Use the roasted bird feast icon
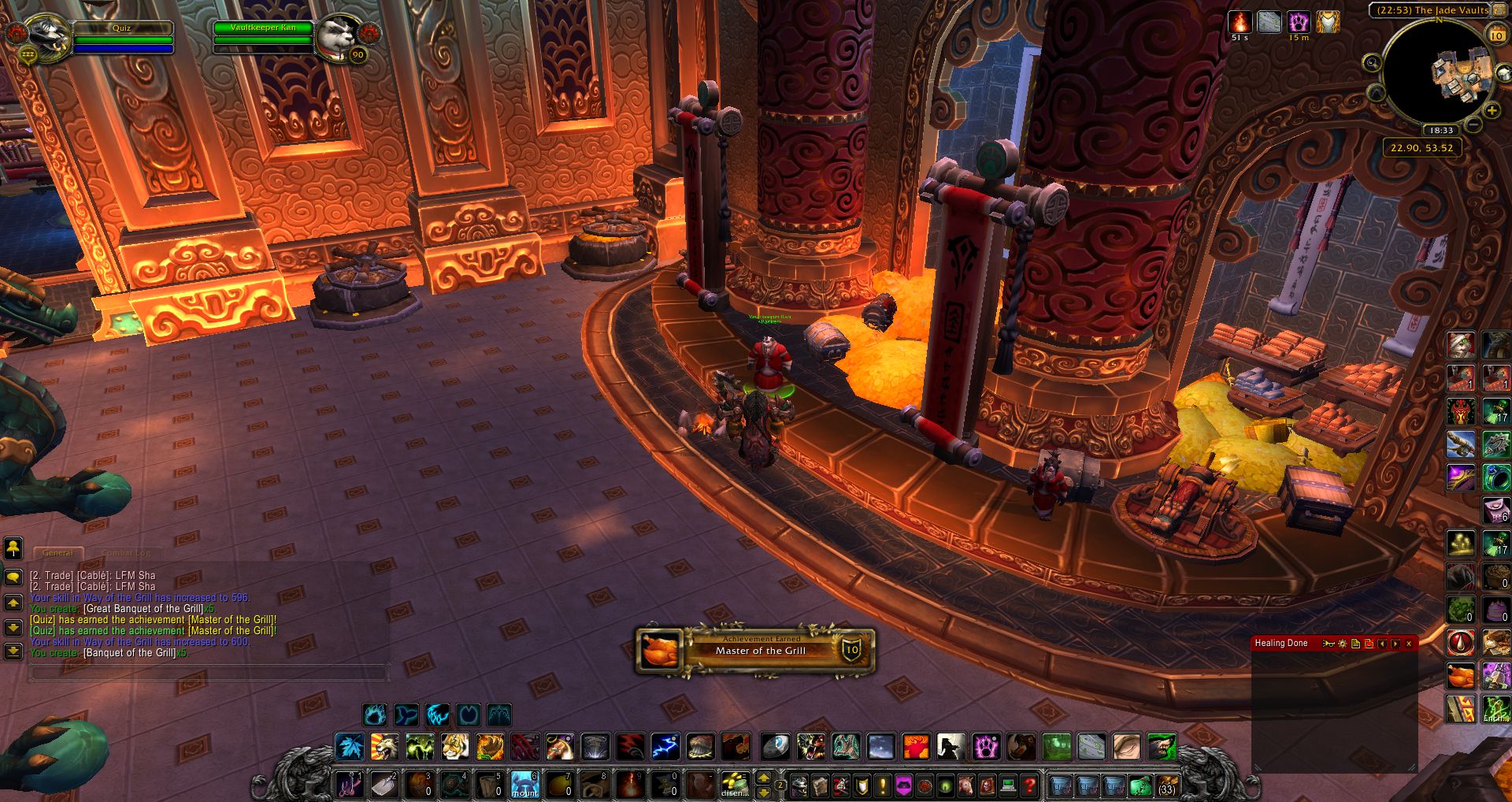Image resolution: width=1512 pixels, height=802 pixels. [1461, 676]
